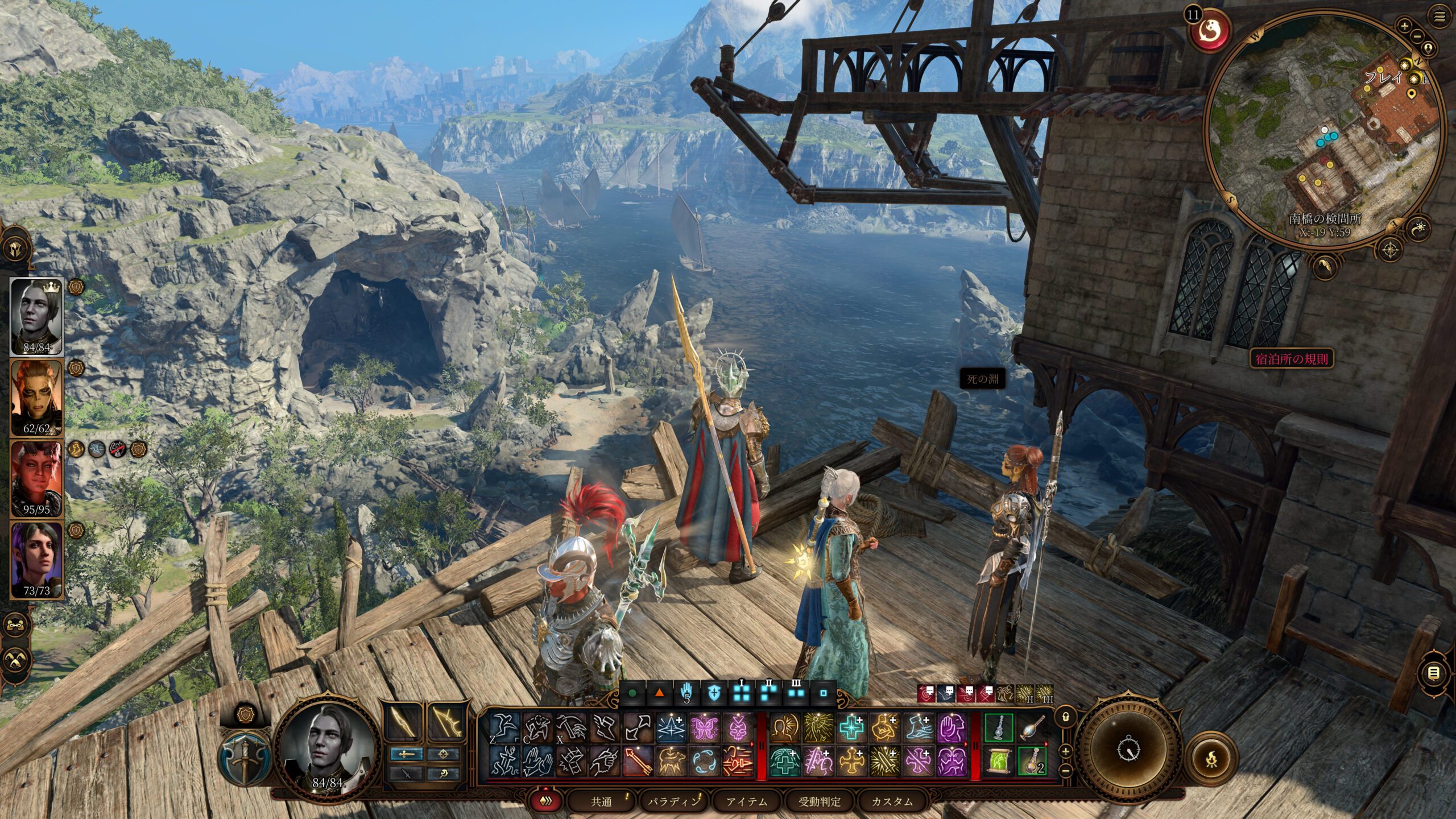Switch to the 共通 hotbar tab
The image size is (1456, 819).
[601, 801]
